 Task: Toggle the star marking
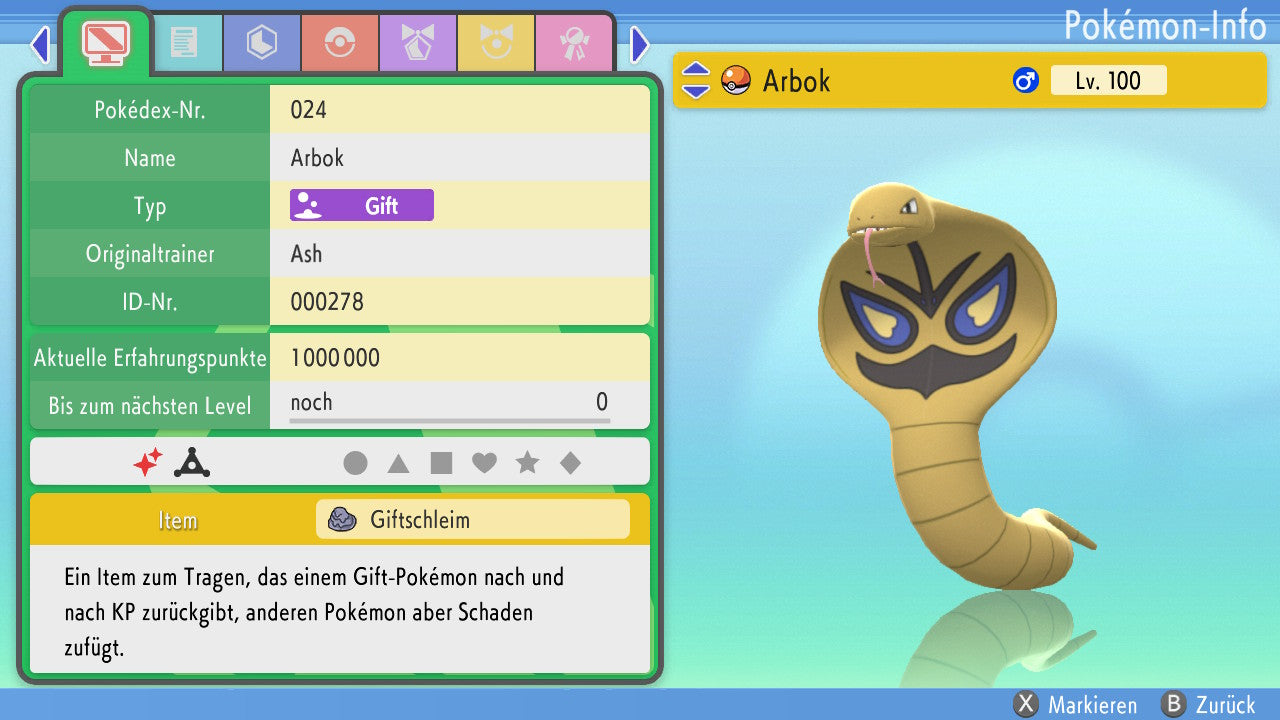click(527, 463)
